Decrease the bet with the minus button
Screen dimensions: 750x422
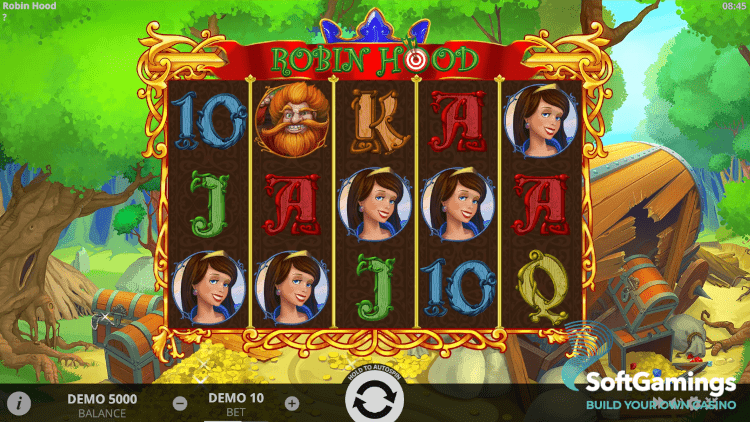coord(179,404)
